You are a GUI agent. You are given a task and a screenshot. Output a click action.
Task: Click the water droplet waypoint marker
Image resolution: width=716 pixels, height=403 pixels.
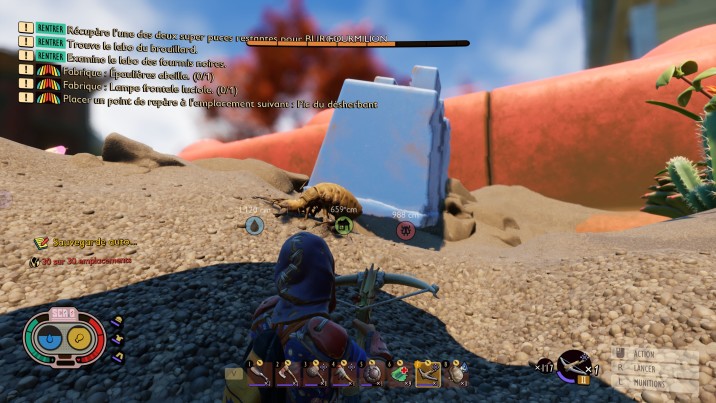pos(254,226)
